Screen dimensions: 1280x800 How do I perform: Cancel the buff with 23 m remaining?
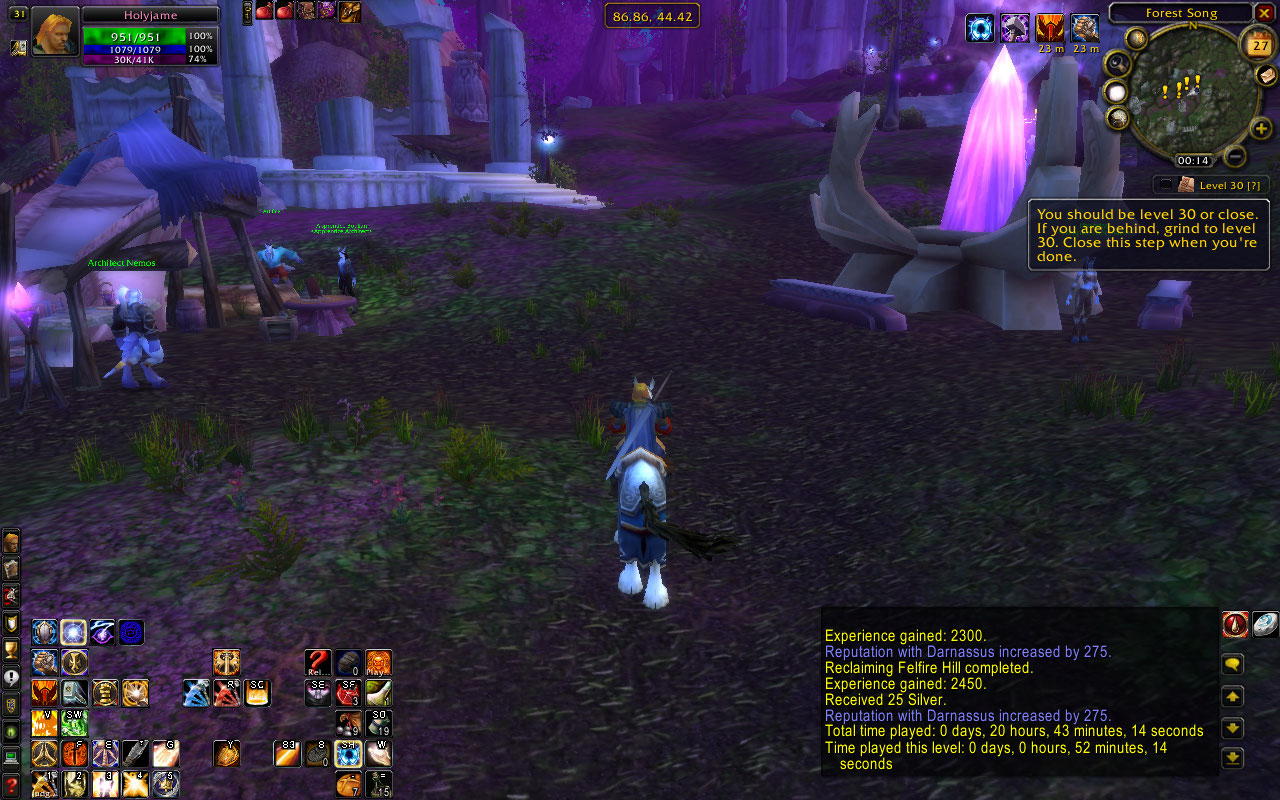[1050, 28]
